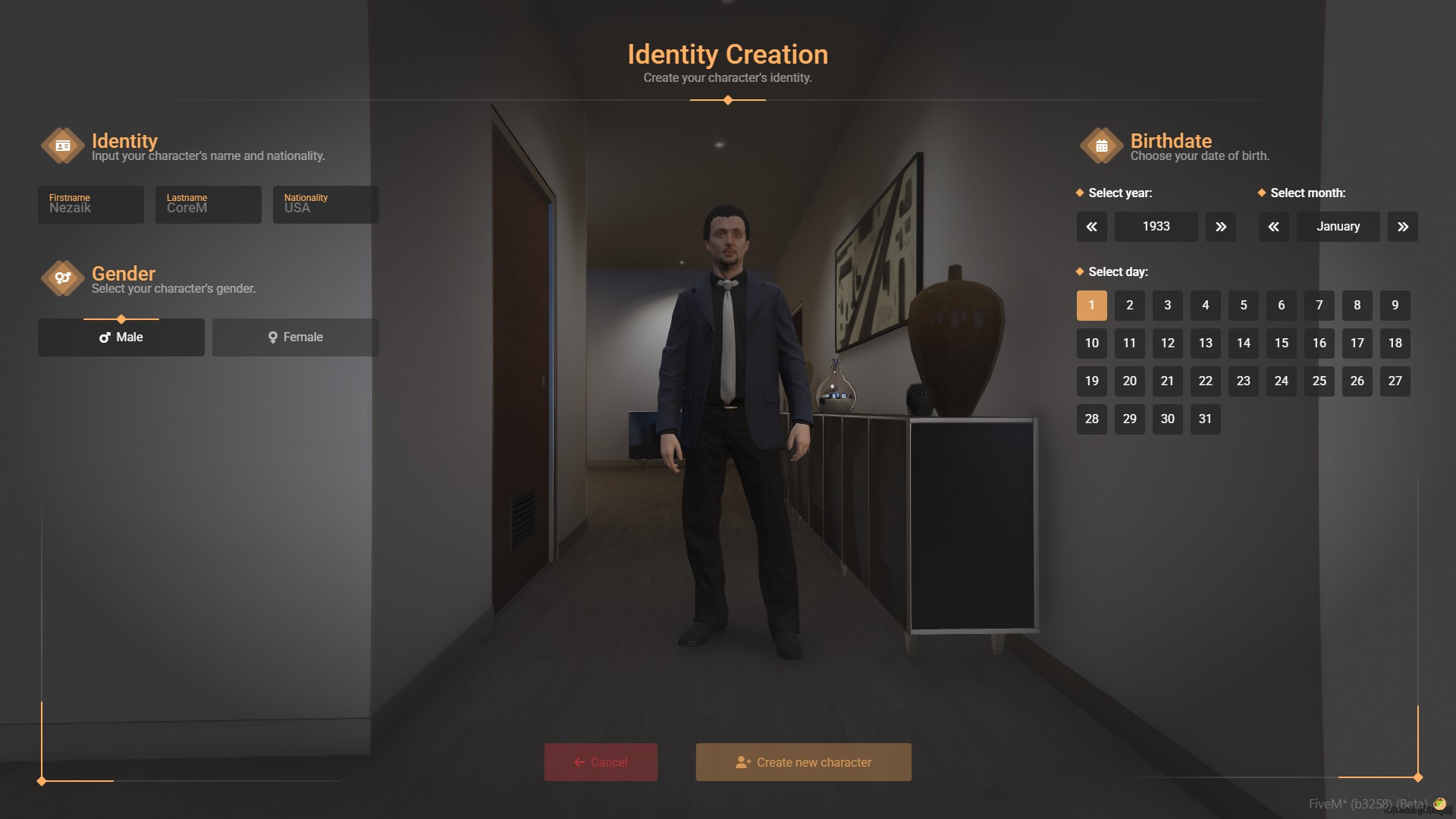1456x819 pixels.
Task: Select day 15 in the calendar
Action: coord(1281,343)
